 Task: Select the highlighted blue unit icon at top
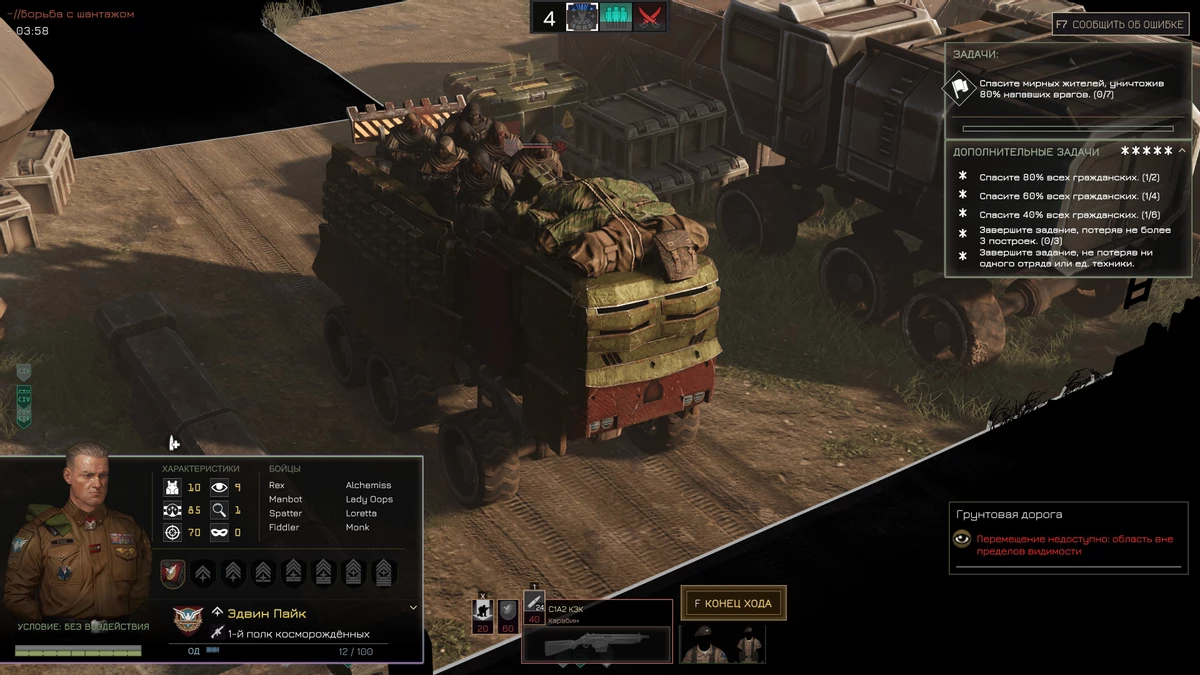tap(582, 17)
